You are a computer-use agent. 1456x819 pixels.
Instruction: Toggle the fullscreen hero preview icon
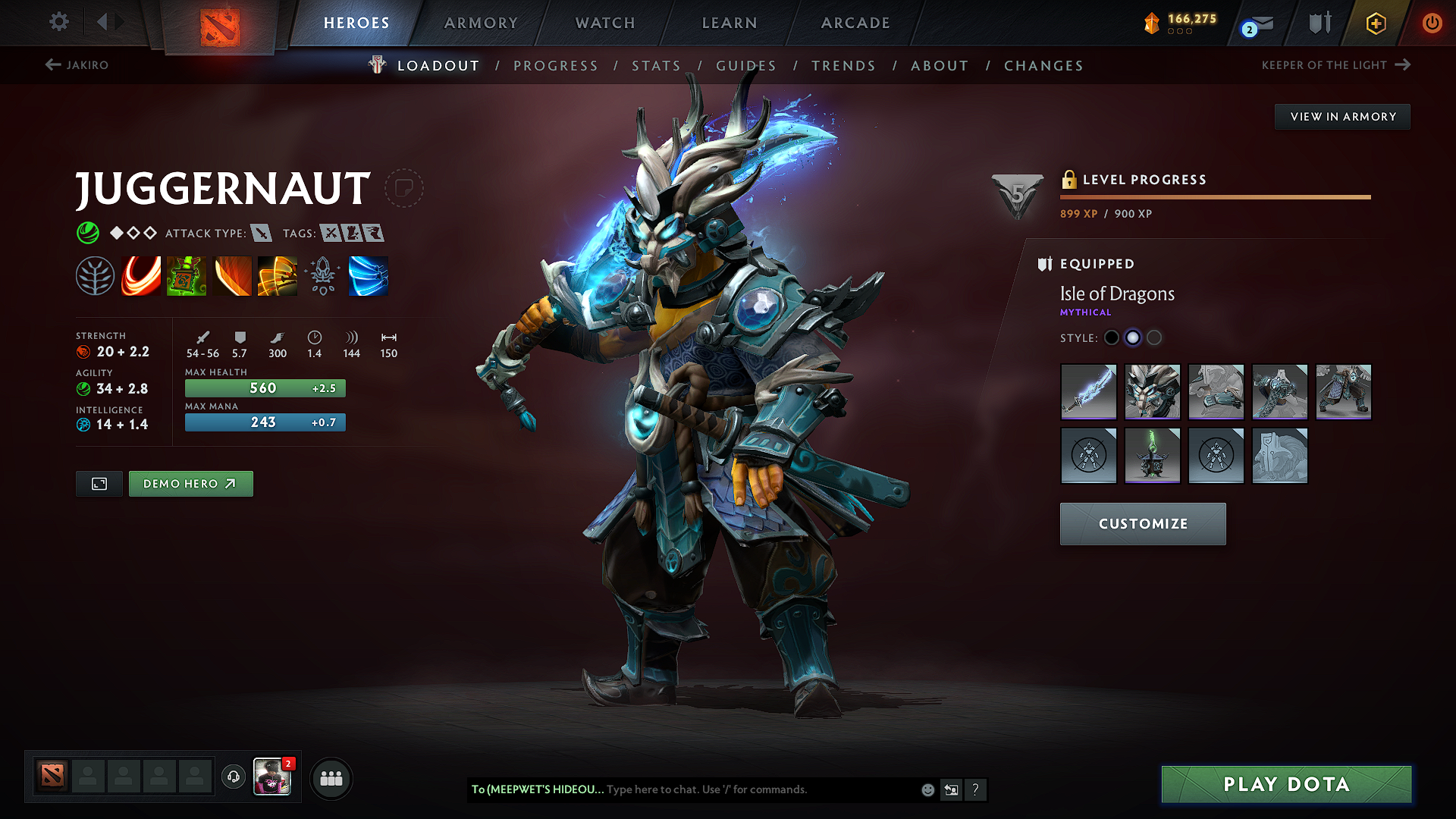coord(99,483)
